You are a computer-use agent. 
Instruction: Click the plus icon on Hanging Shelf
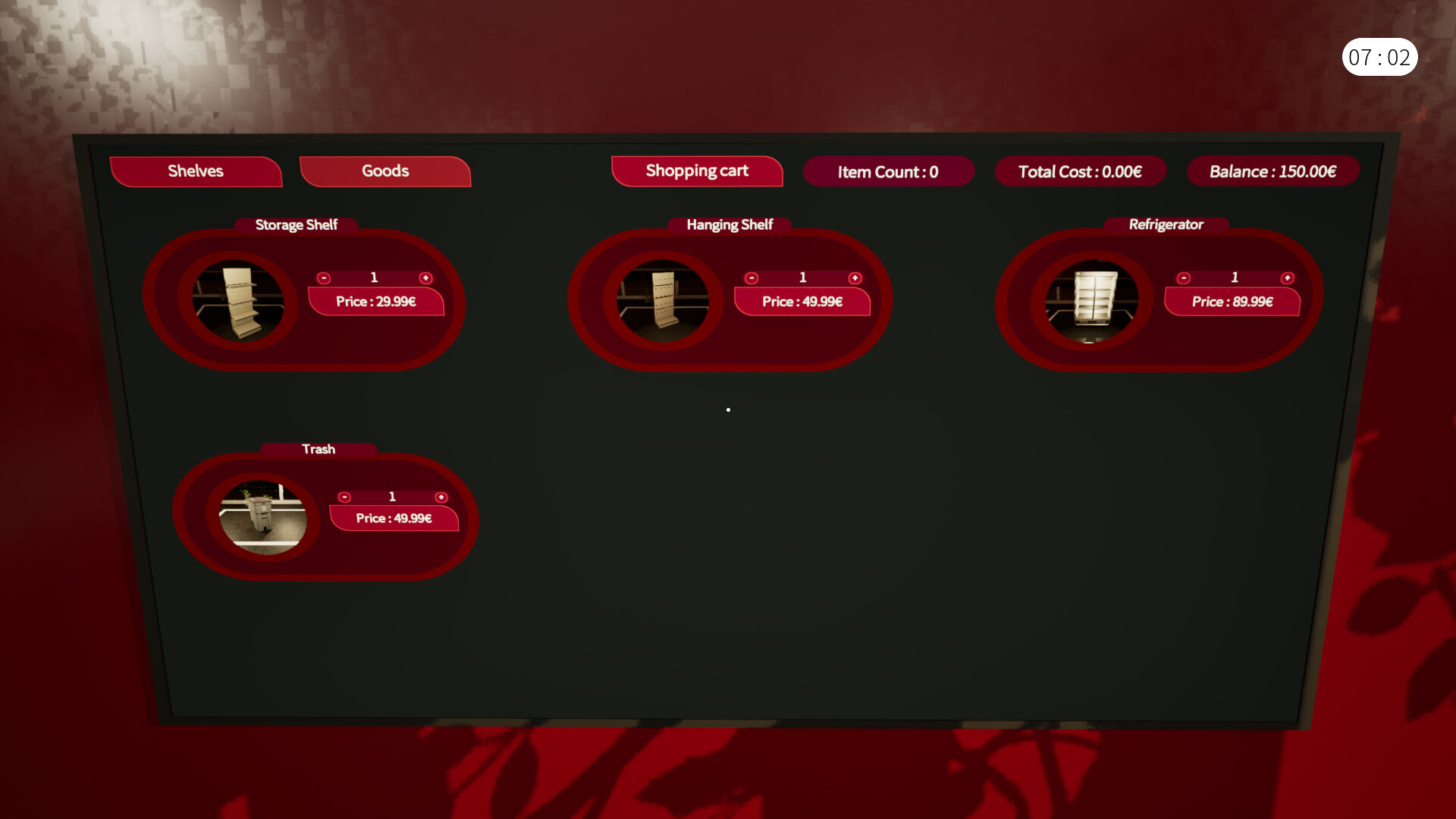coord(855,278)
